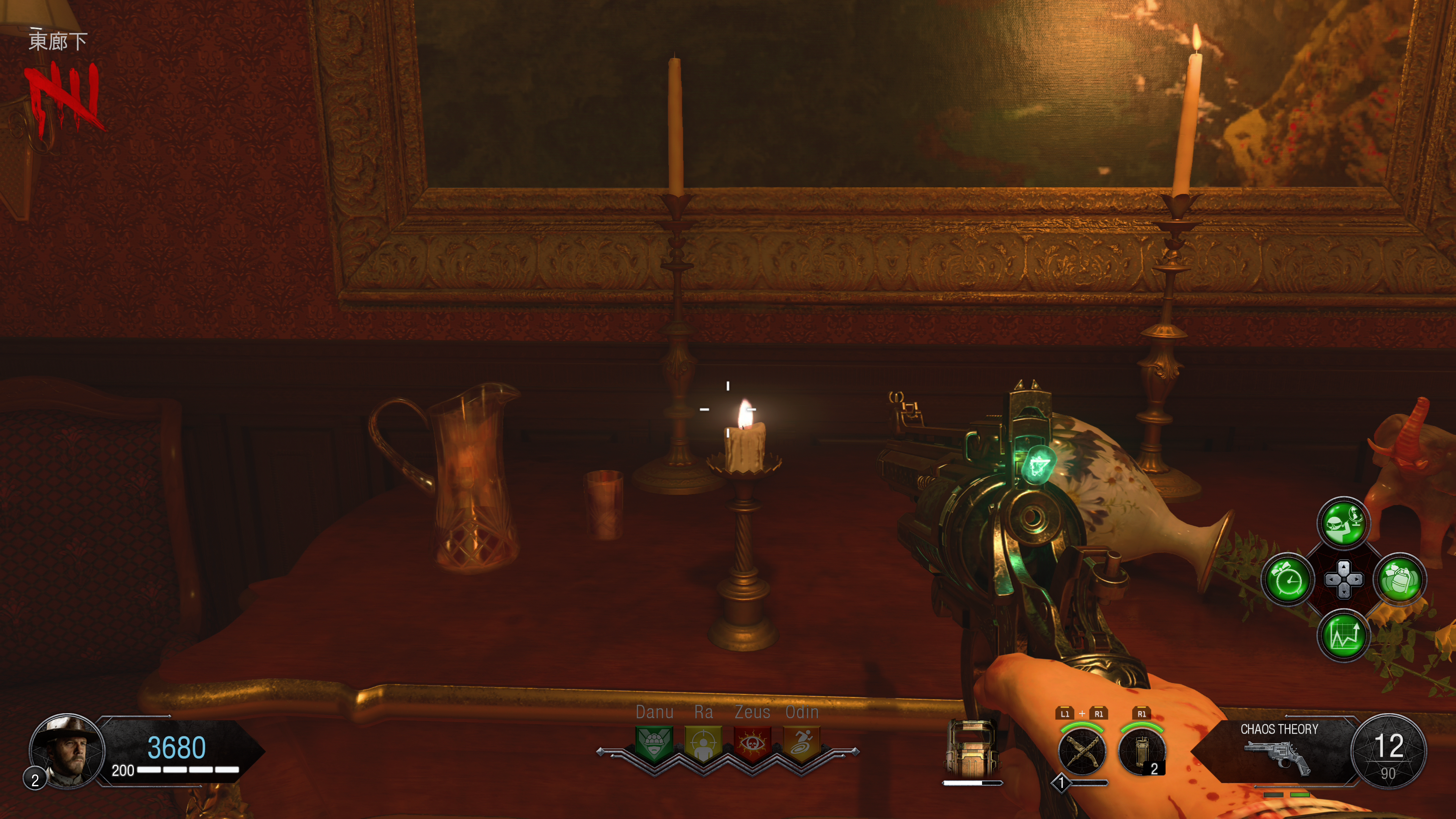Screen dimensions: 1456x819
Task: Select the yellow Ra perk badge
Action: 703,742
